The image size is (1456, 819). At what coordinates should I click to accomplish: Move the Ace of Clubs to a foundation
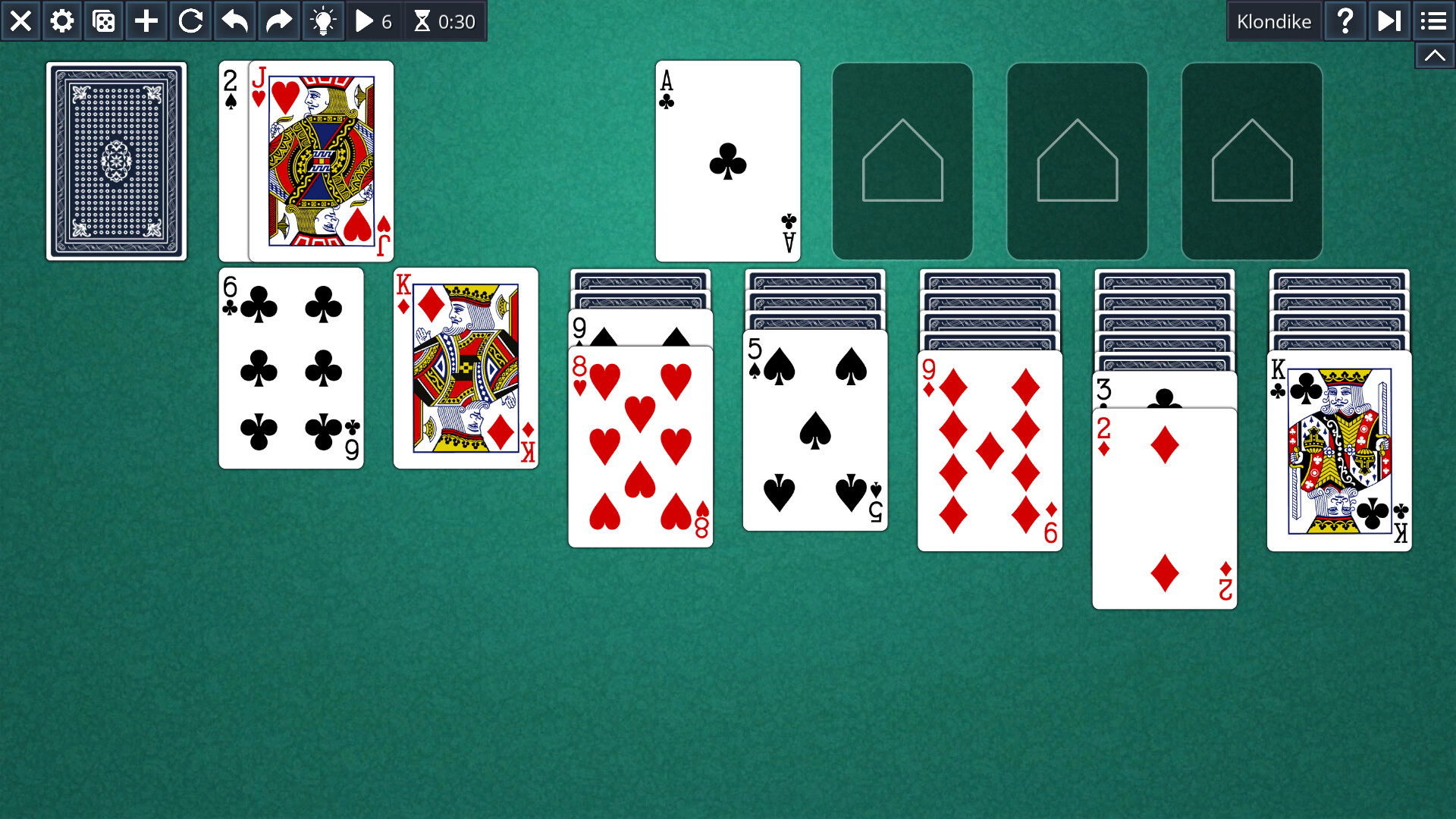click(x=727, y=160)
